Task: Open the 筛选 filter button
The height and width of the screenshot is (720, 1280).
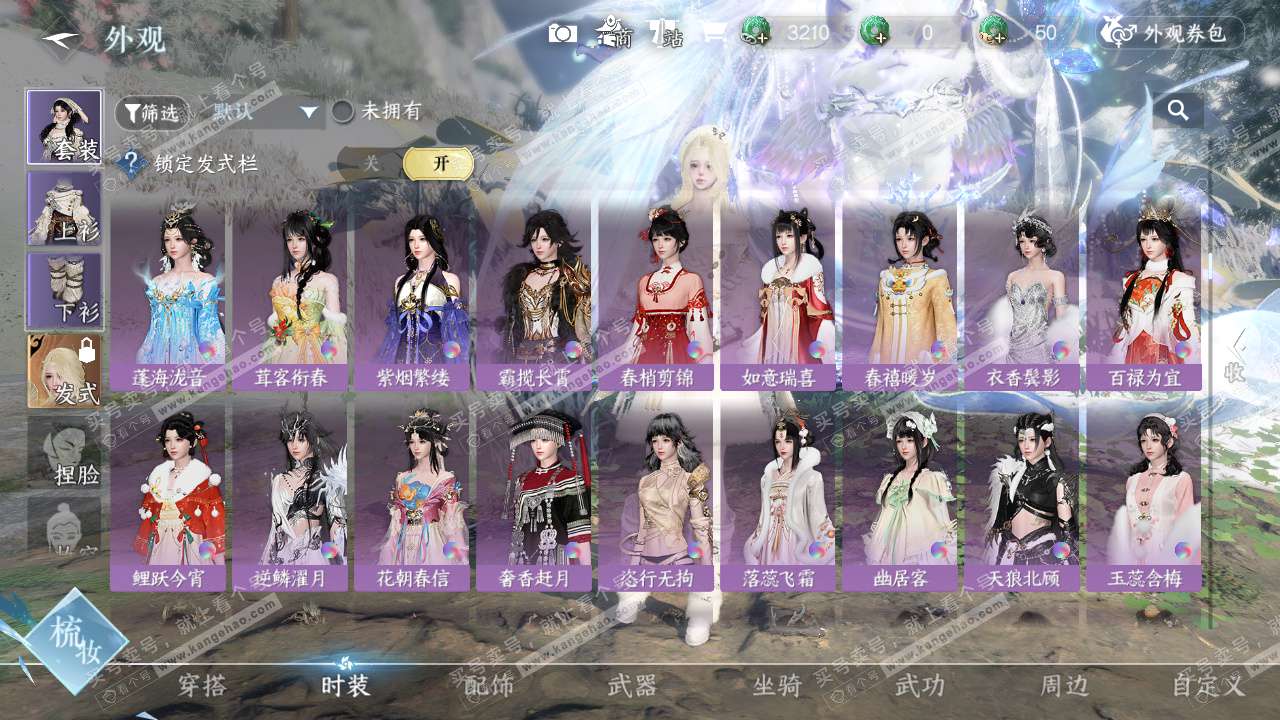Action: [152, 113]
